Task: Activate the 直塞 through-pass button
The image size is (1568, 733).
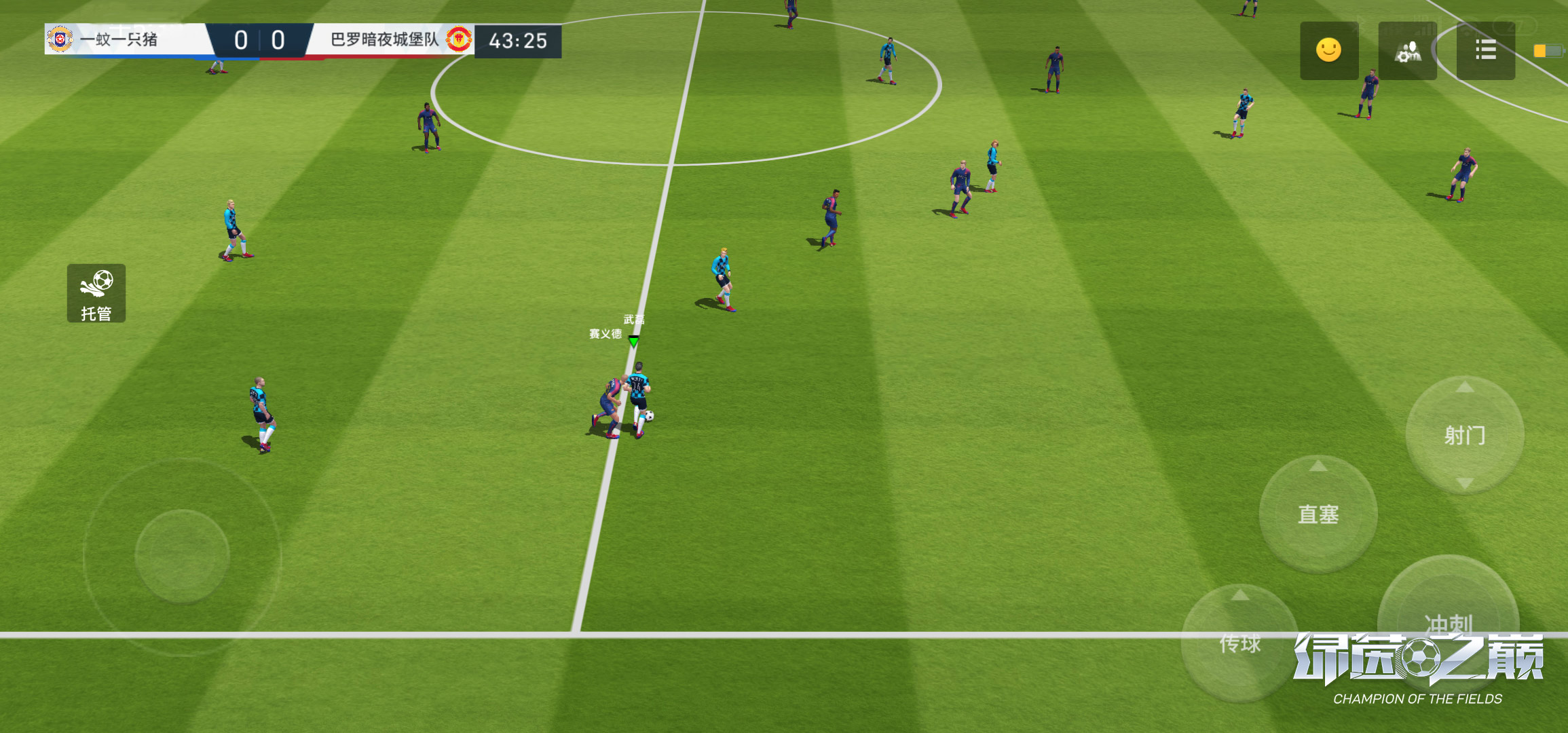Action: point(1318,514)
